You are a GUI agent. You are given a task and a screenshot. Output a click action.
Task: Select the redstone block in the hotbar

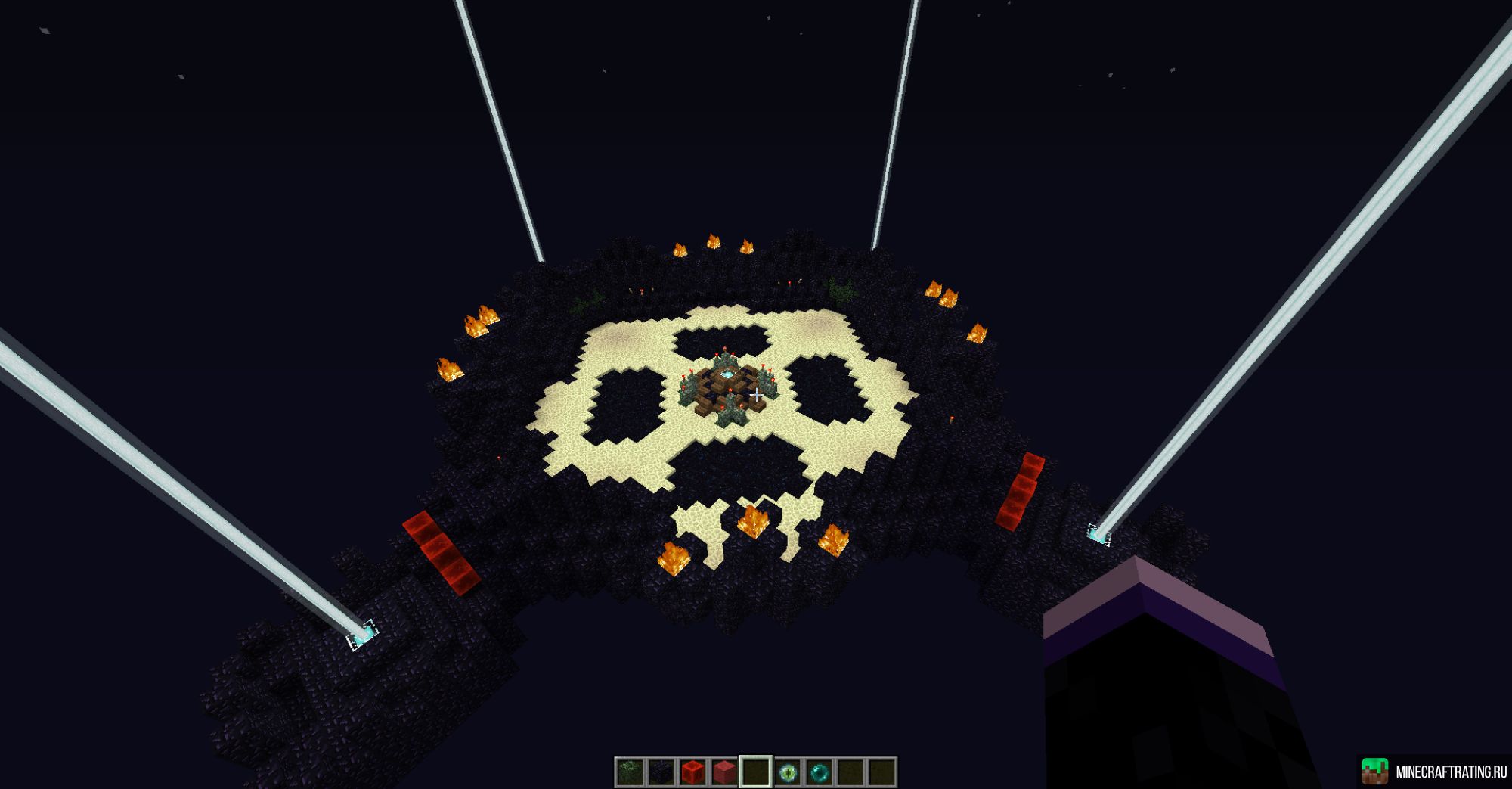pyautogui.click(x=692, y=773)
